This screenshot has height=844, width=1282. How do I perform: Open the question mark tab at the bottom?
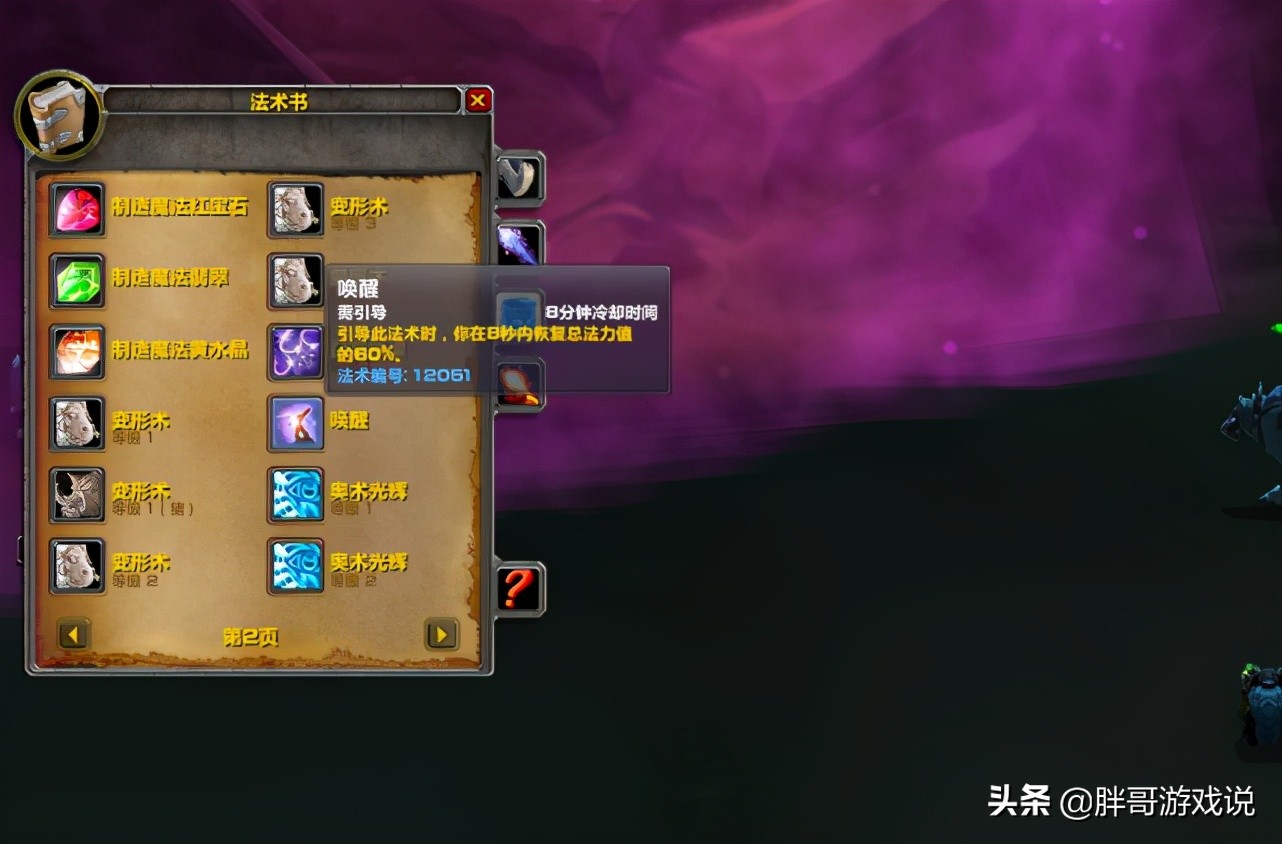tap(519, 588)
